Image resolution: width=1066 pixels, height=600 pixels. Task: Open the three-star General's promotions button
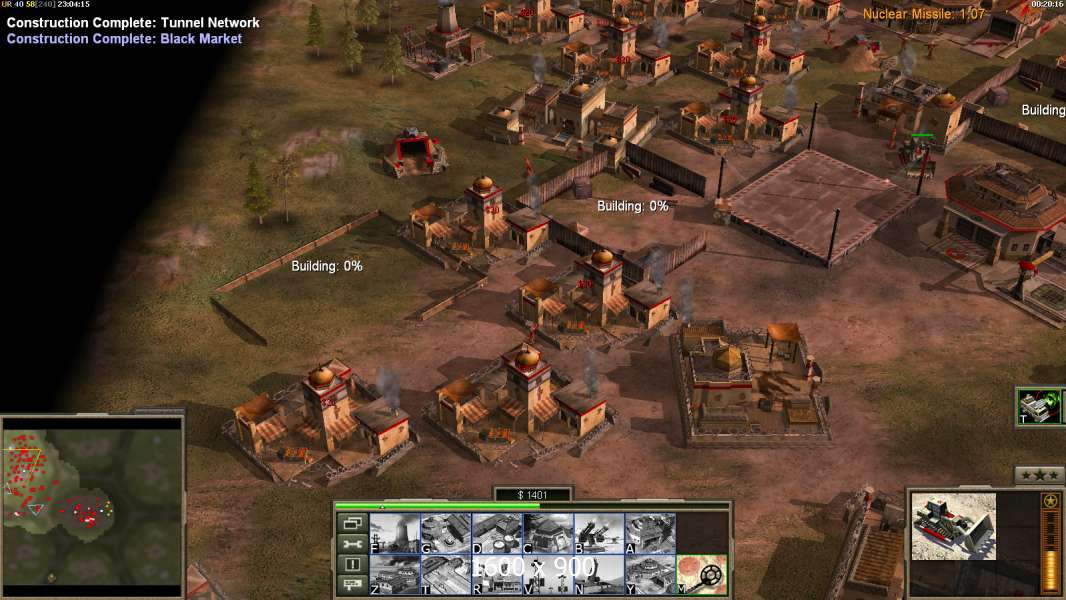tap(1039, 475)
